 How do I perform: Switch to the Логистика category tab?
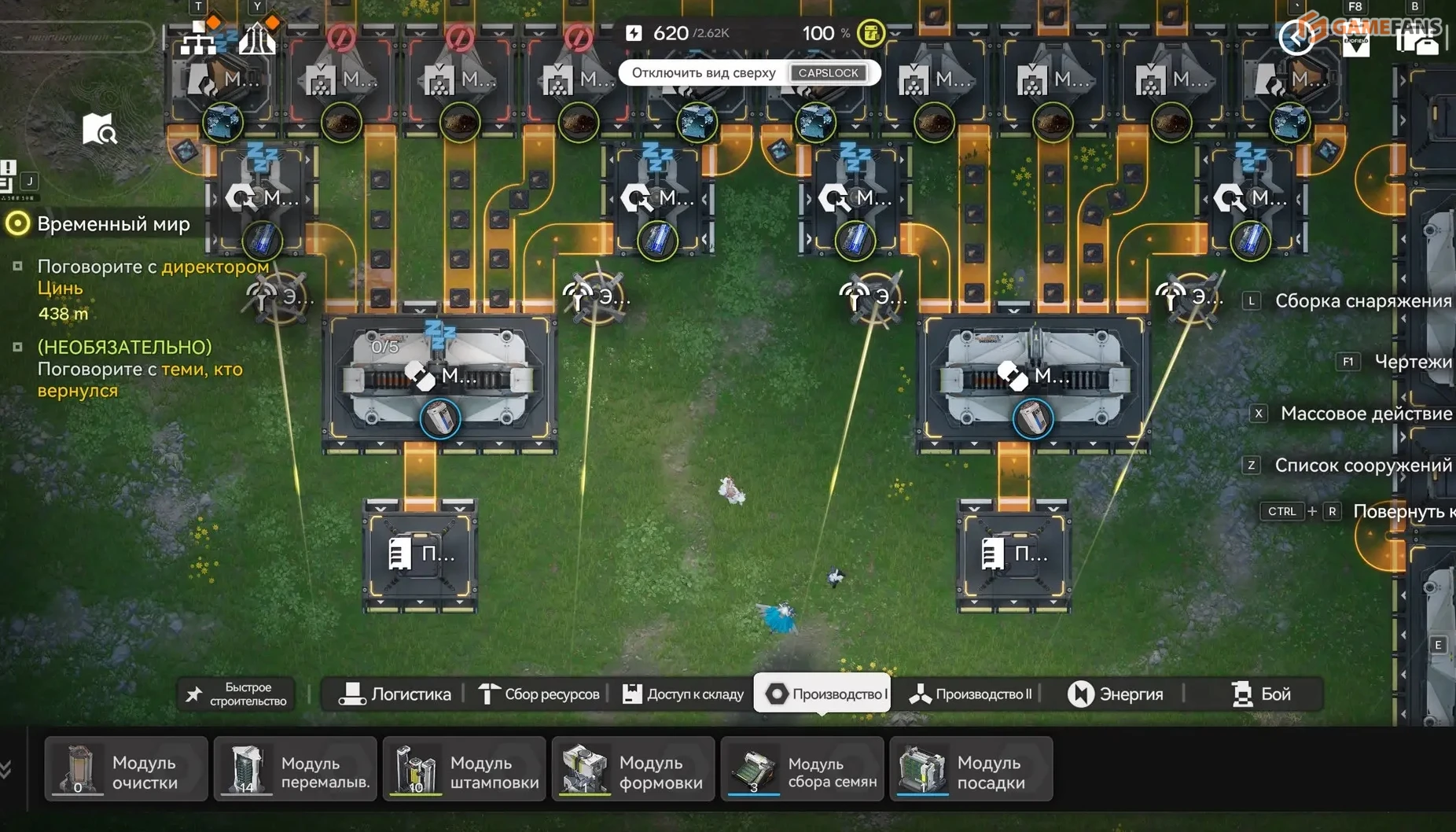[395, 694]
